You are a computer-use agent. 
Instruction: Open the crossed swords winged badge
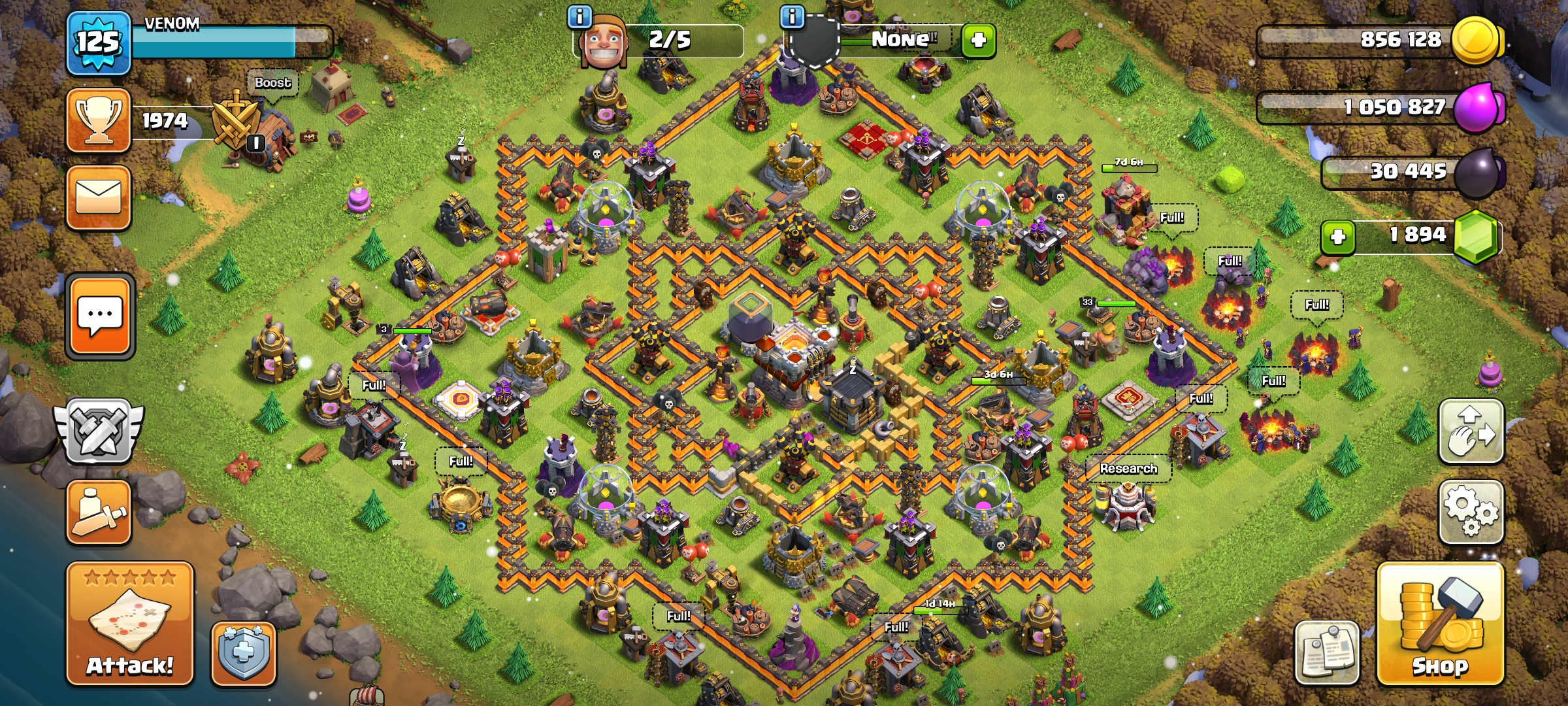[x=99, y=431]
